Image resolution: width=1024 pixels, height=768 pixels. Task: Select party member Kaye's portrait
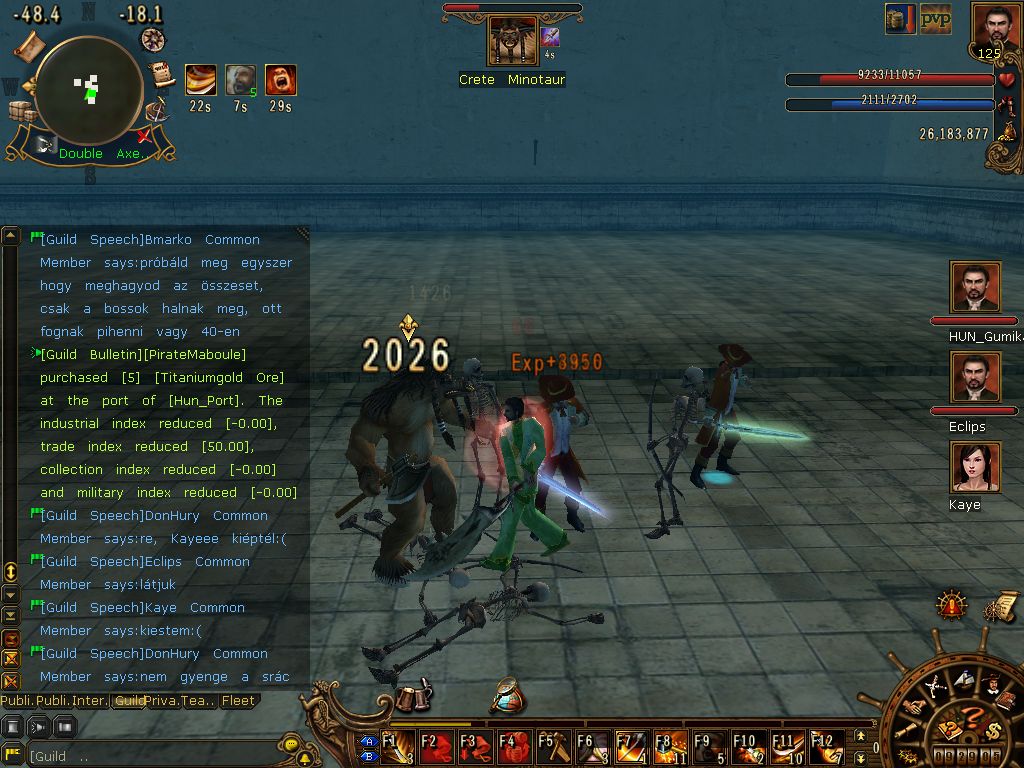point(975,468)
